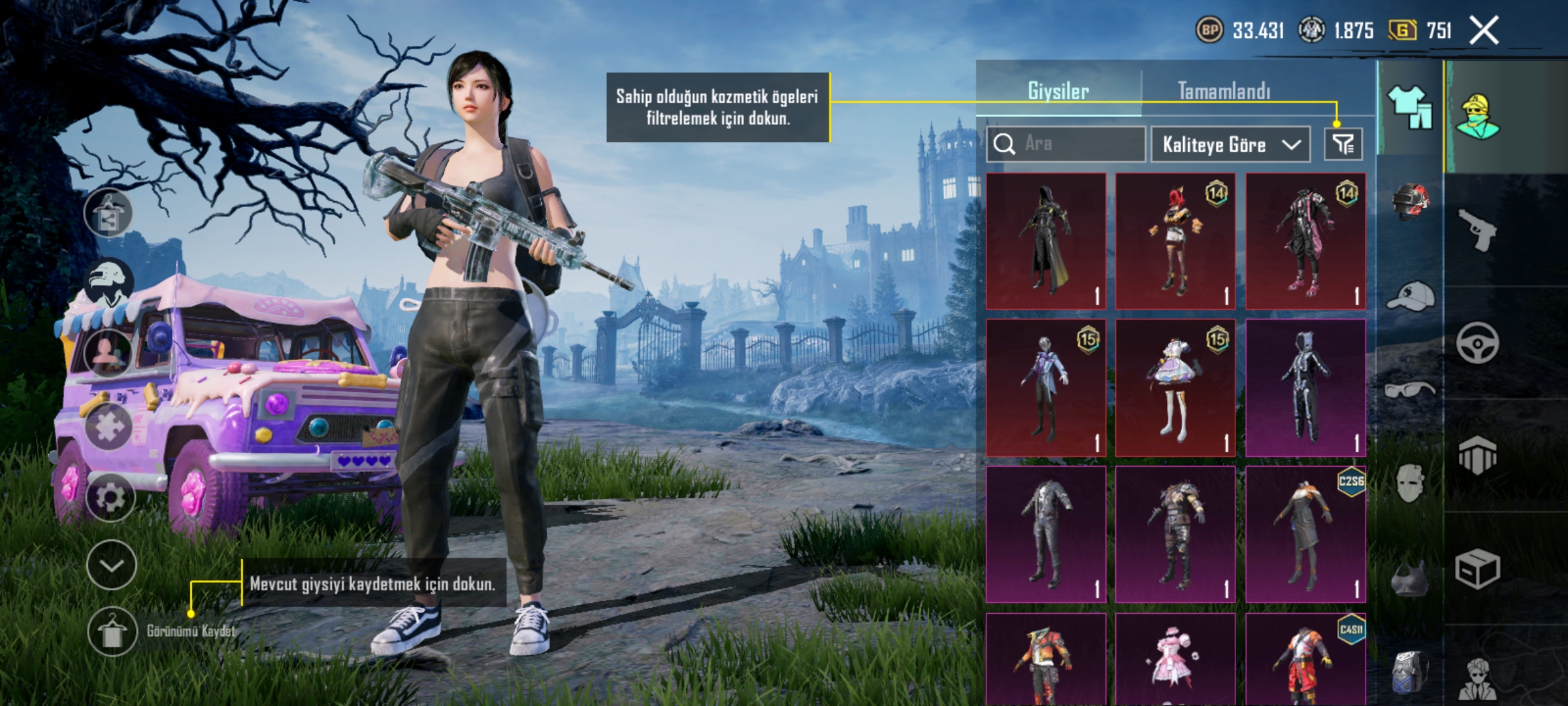Open the pistol skins category
Screen dimensions: 1568x706
coord(1478,231)
